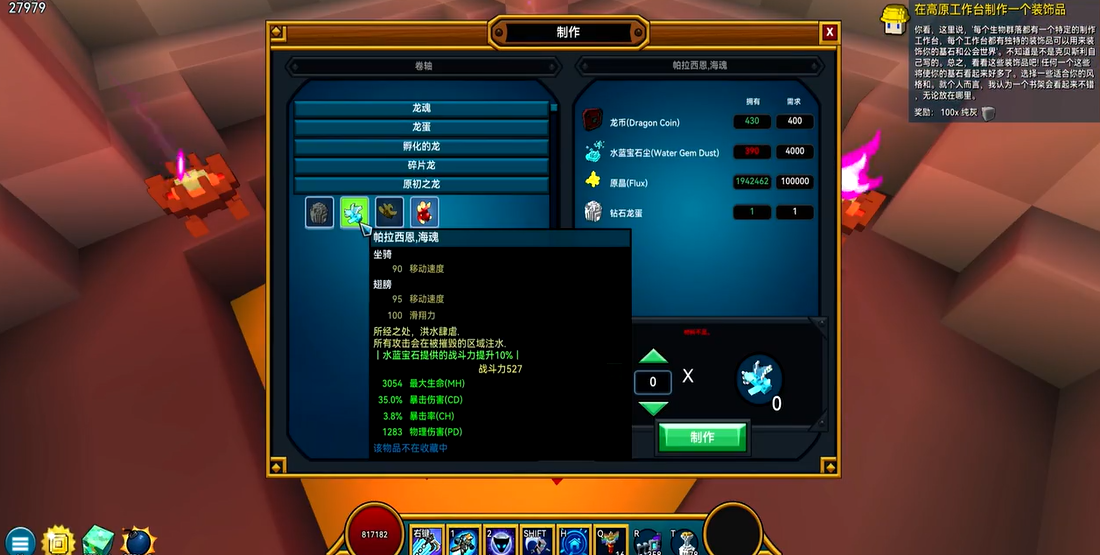Activate the SHIFT ability in the hotbar

535,542
